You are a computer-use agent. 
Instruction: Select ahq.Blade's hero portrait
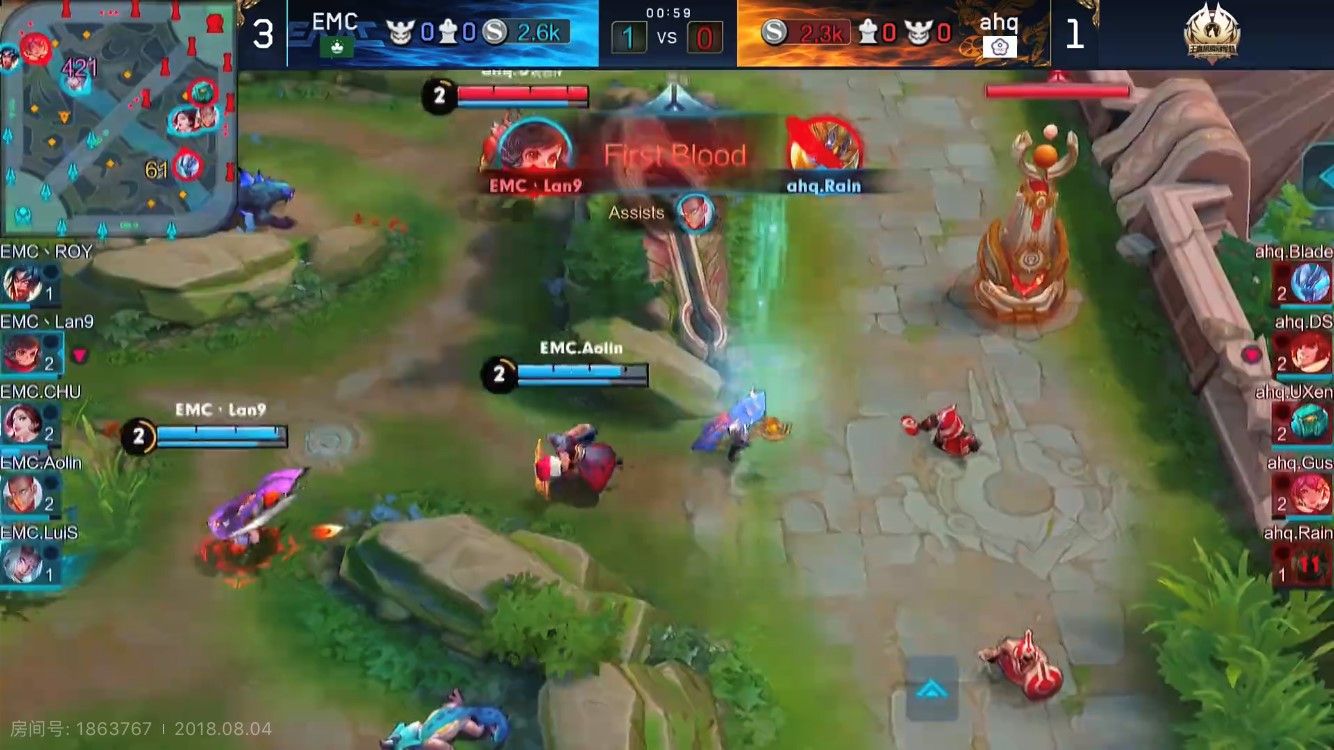pyautogui.click(x=1311, y=283)
